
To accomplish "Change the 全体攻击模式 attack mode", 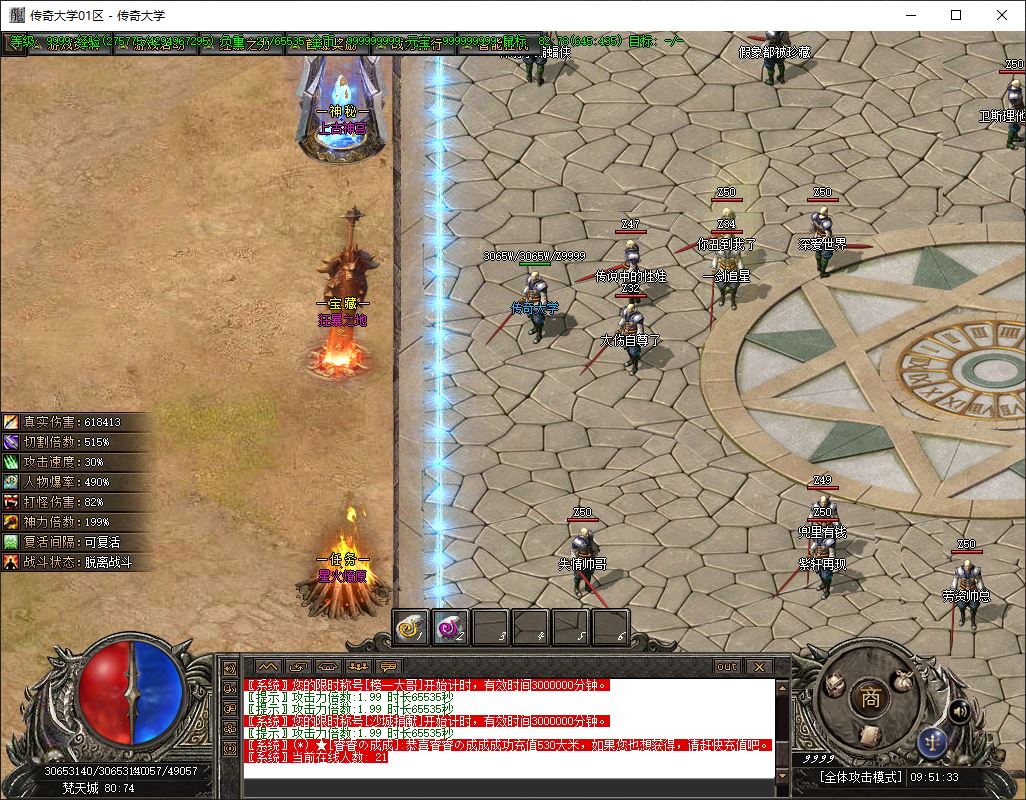I will tap(860, 777).
